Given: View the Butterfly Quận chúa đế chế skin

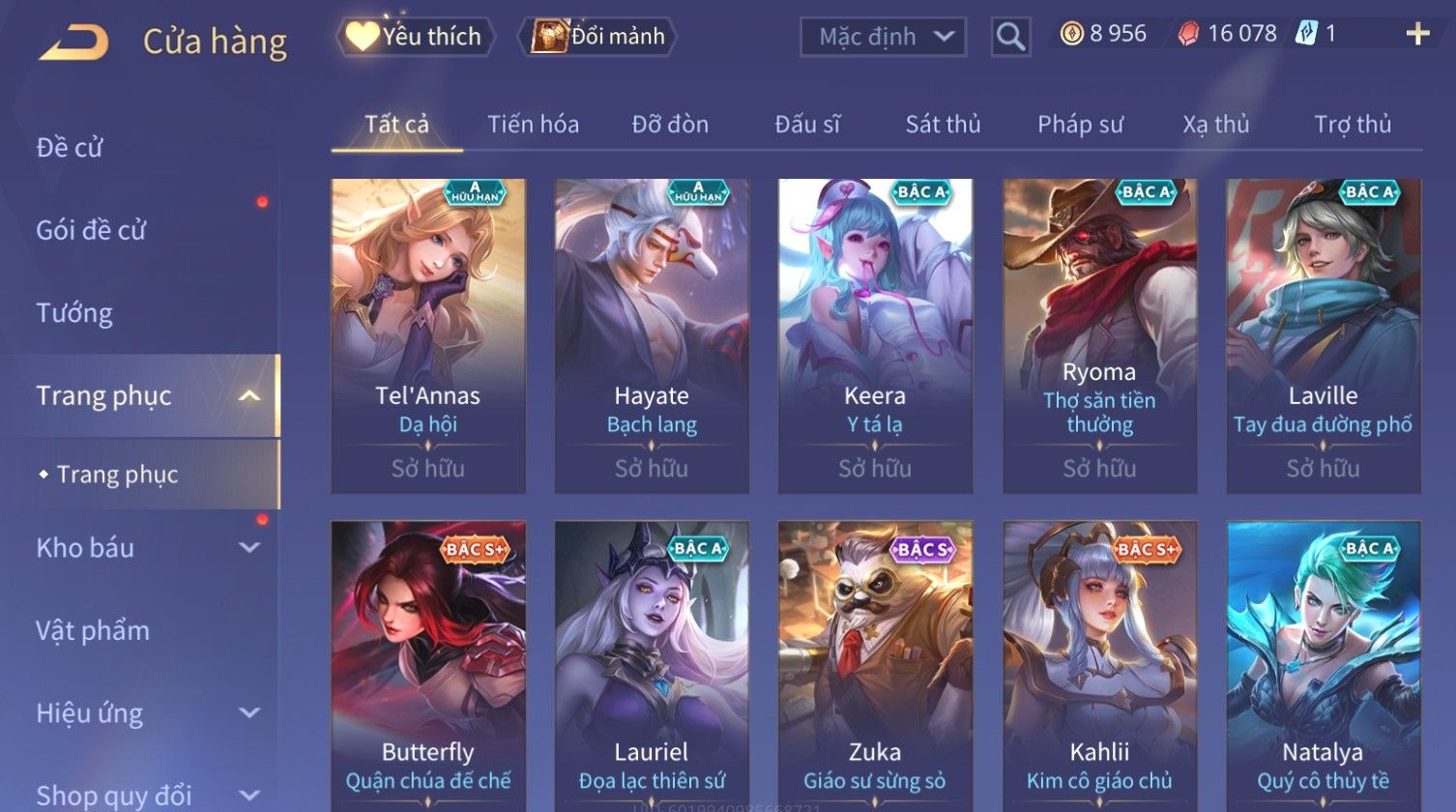Looking at the screenshot, I should 428,667.
